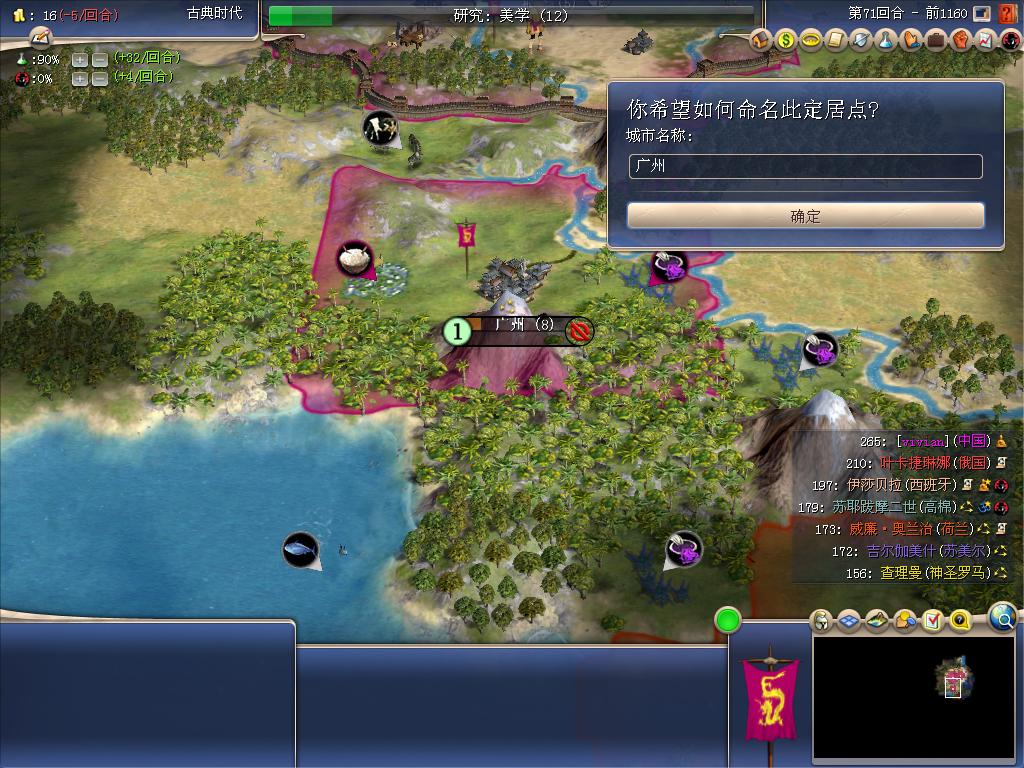Open the Technology Advisor flask icon

(x=886, y=41)
